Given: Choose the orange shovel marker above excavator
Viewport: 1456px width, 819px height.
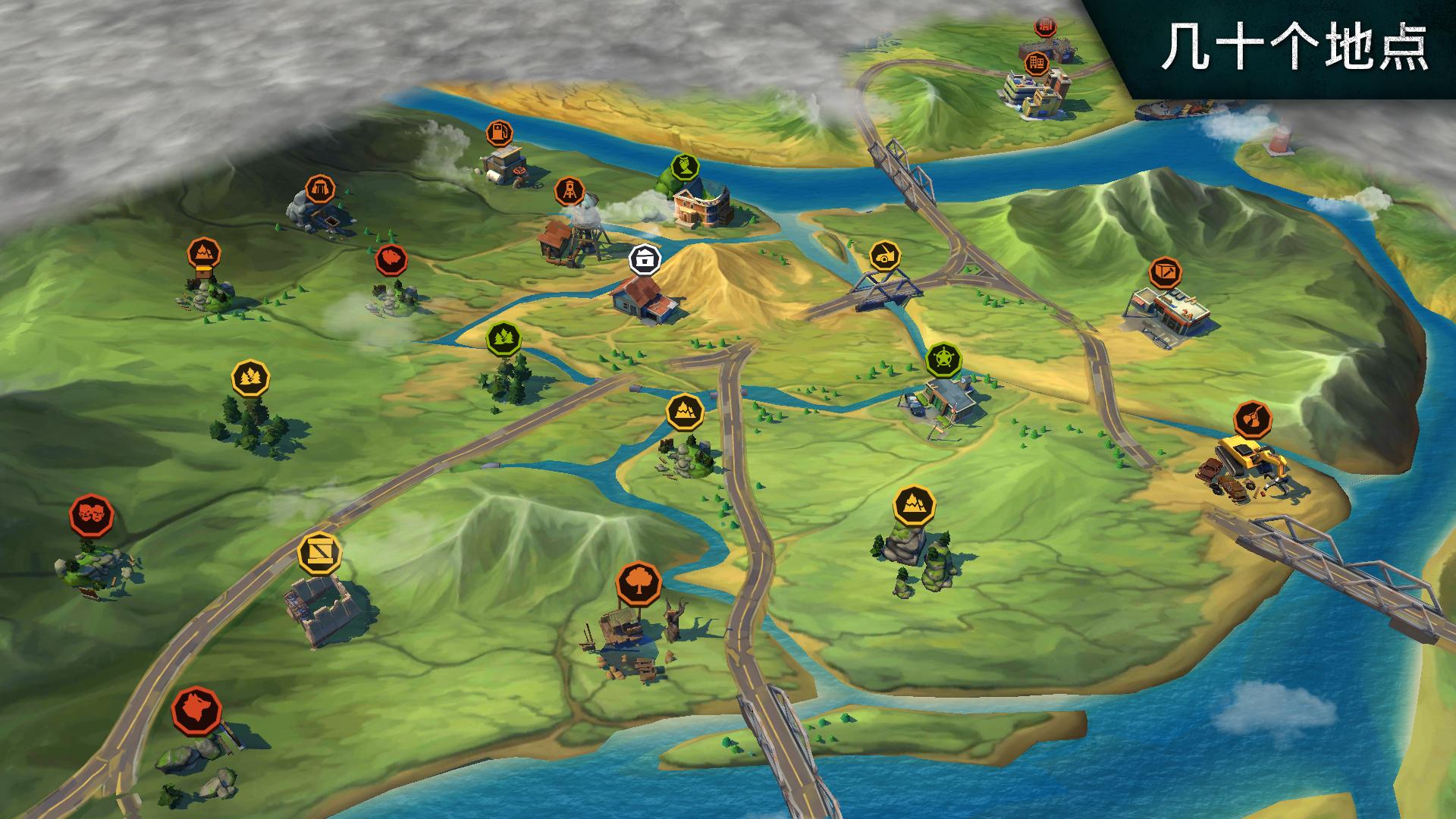Looking at the screenshot, I should 1253,418.
